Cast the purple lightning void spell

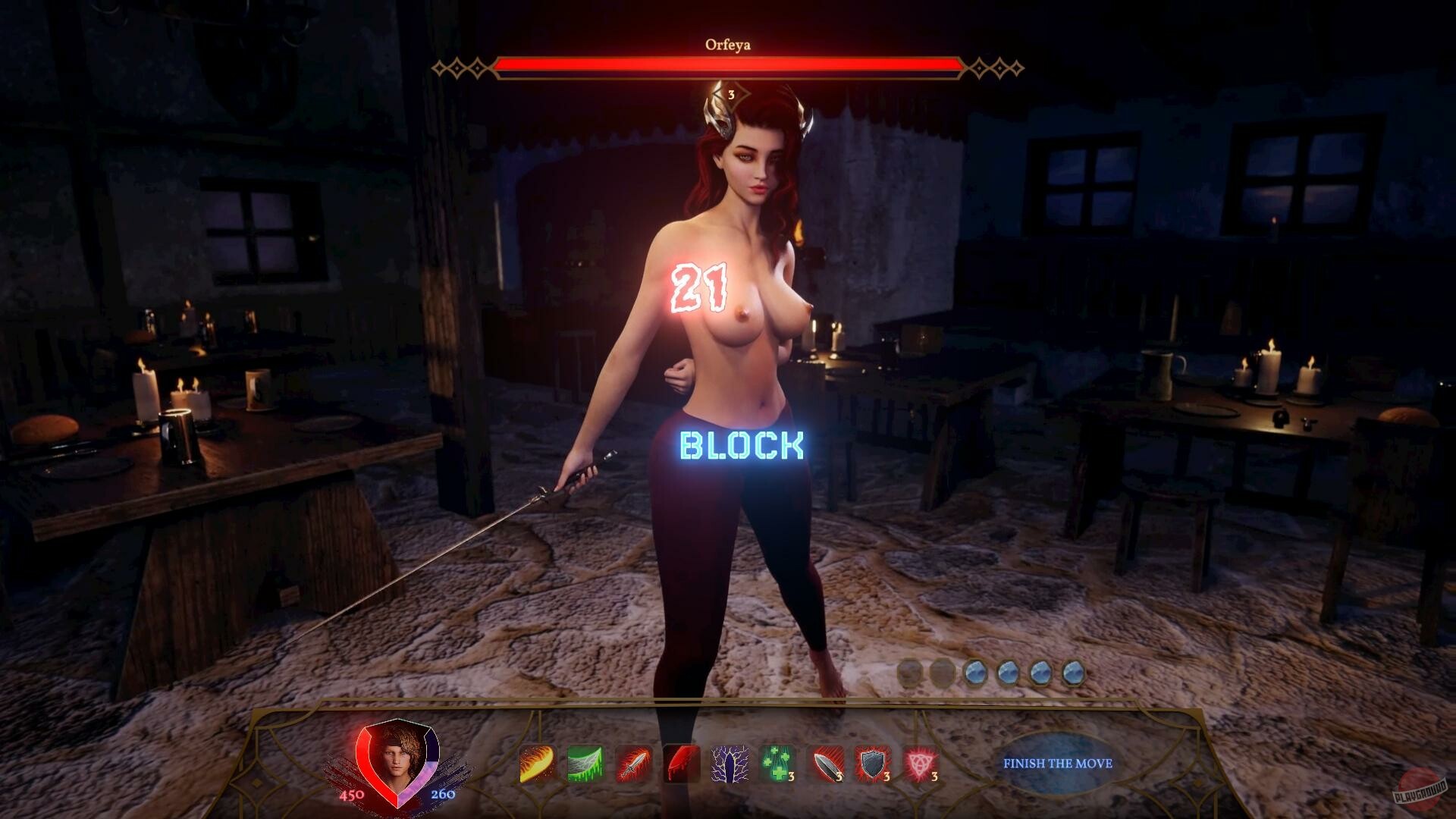(731, 764)
